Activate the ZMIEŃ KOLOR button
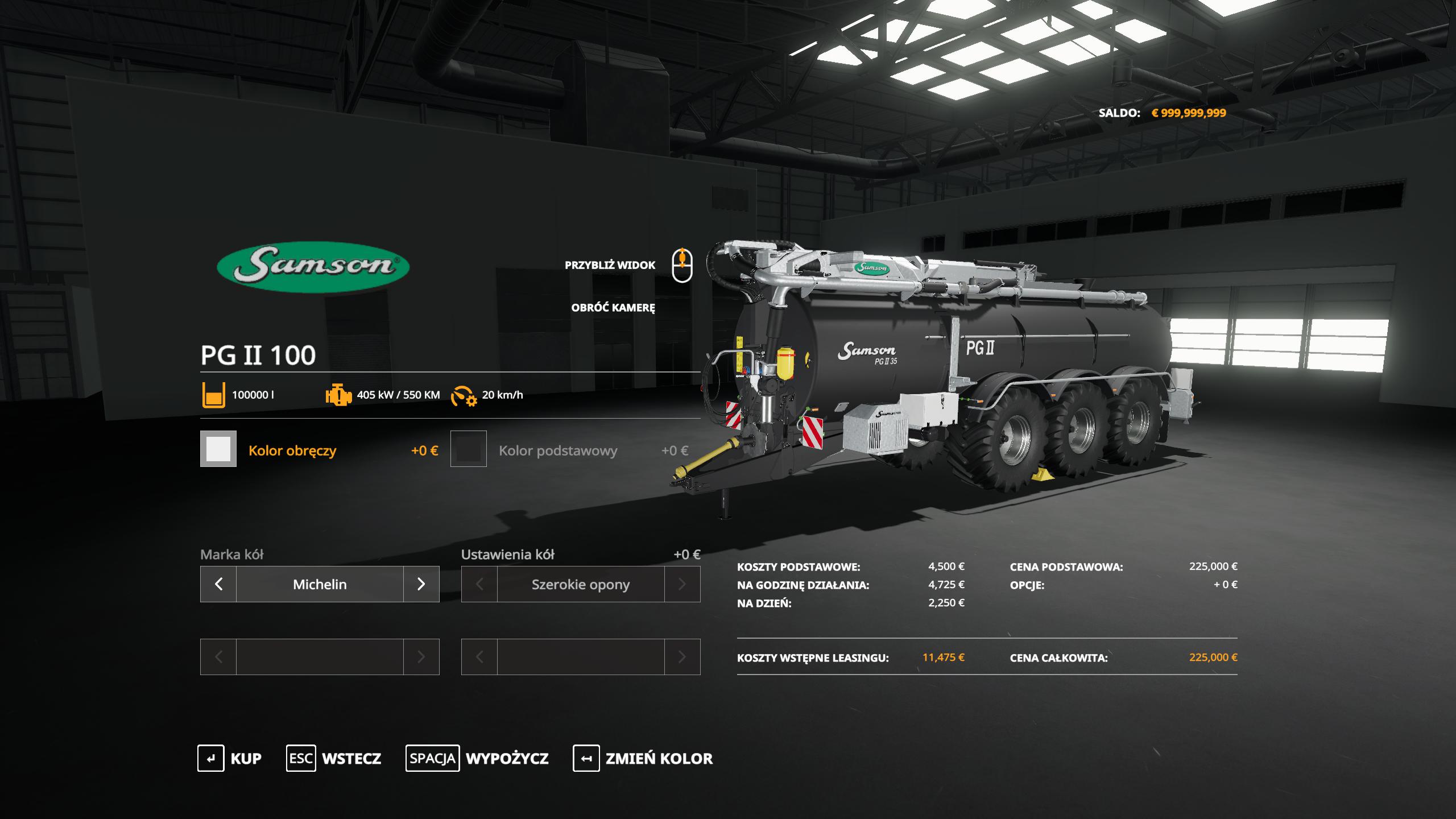Screen dimensions: 1456x819 643,759
